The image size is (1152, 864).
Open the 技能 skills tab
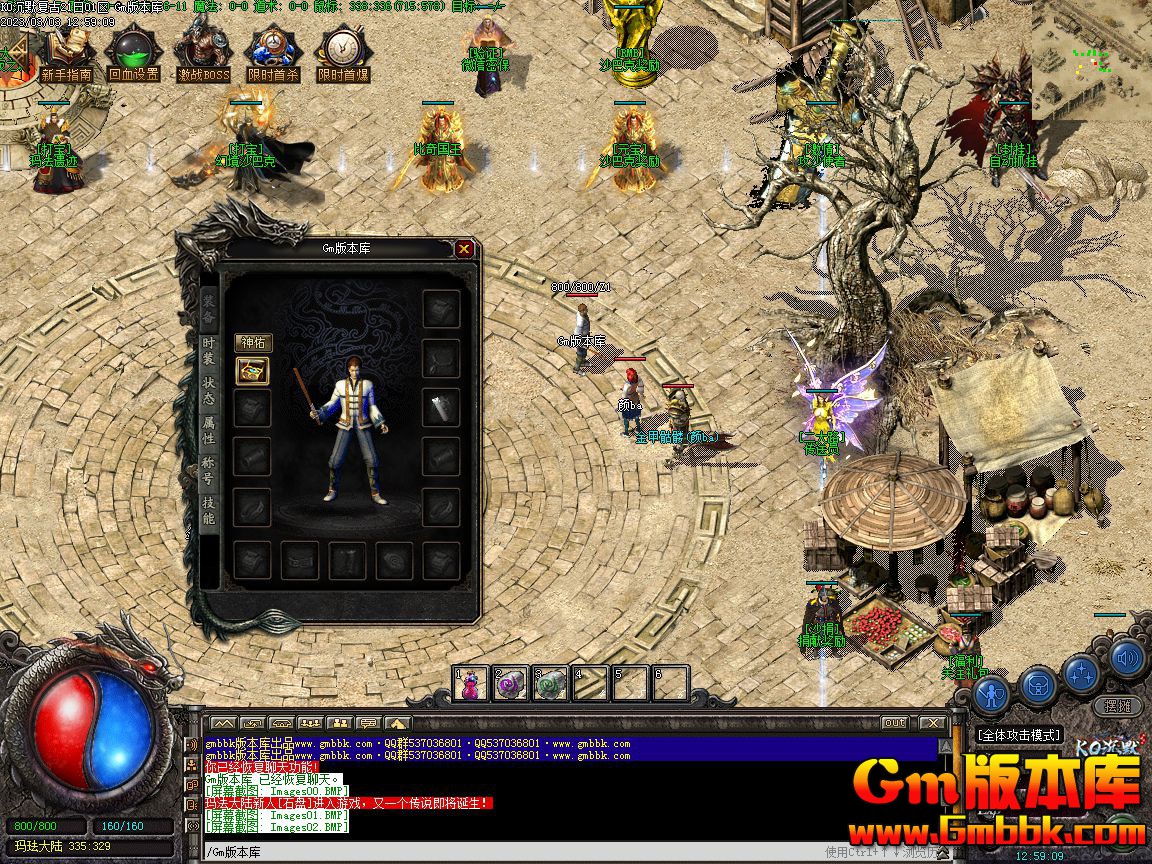tap(209, 510)
